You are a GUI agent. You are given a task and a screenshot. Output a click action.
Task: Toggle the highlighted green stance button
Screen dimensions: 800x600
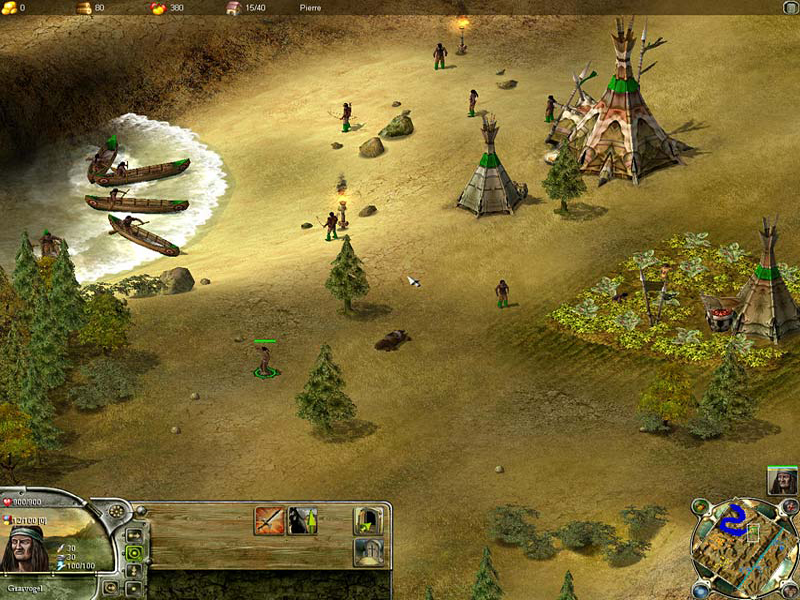[133, 552]
